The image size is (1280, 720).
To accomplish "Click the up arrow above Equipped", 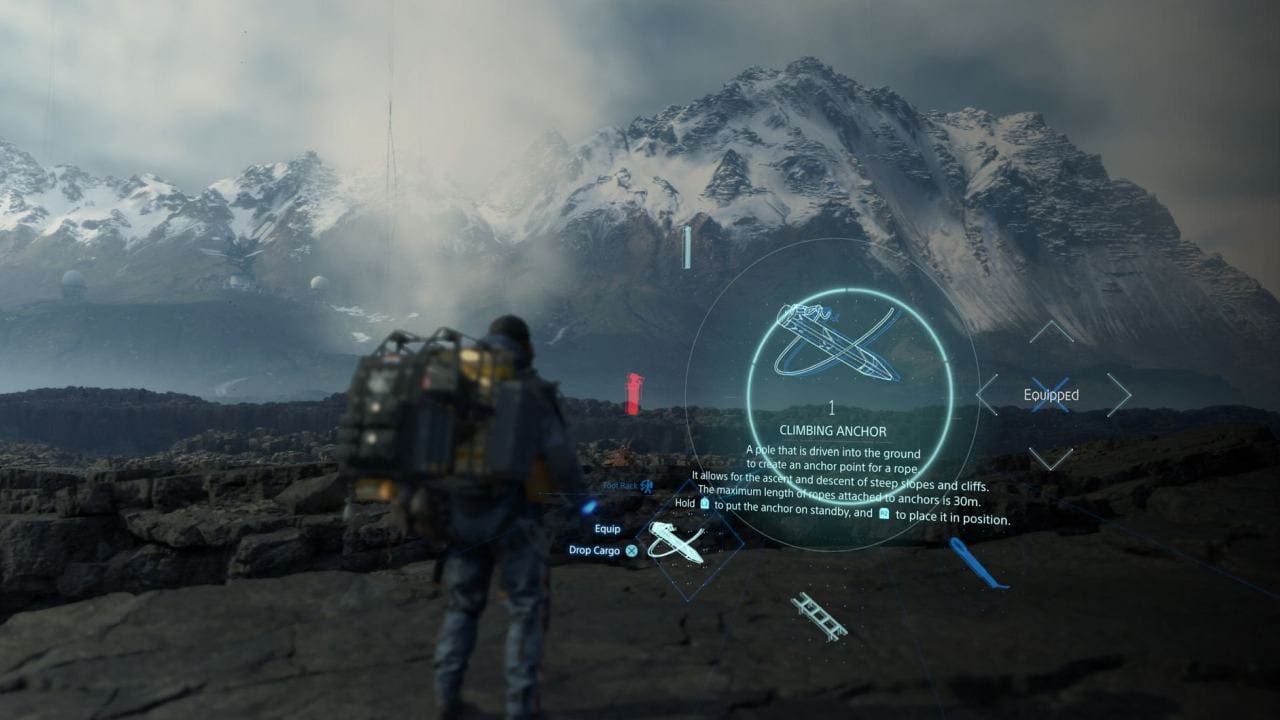I will click(x=1051, y=331).
